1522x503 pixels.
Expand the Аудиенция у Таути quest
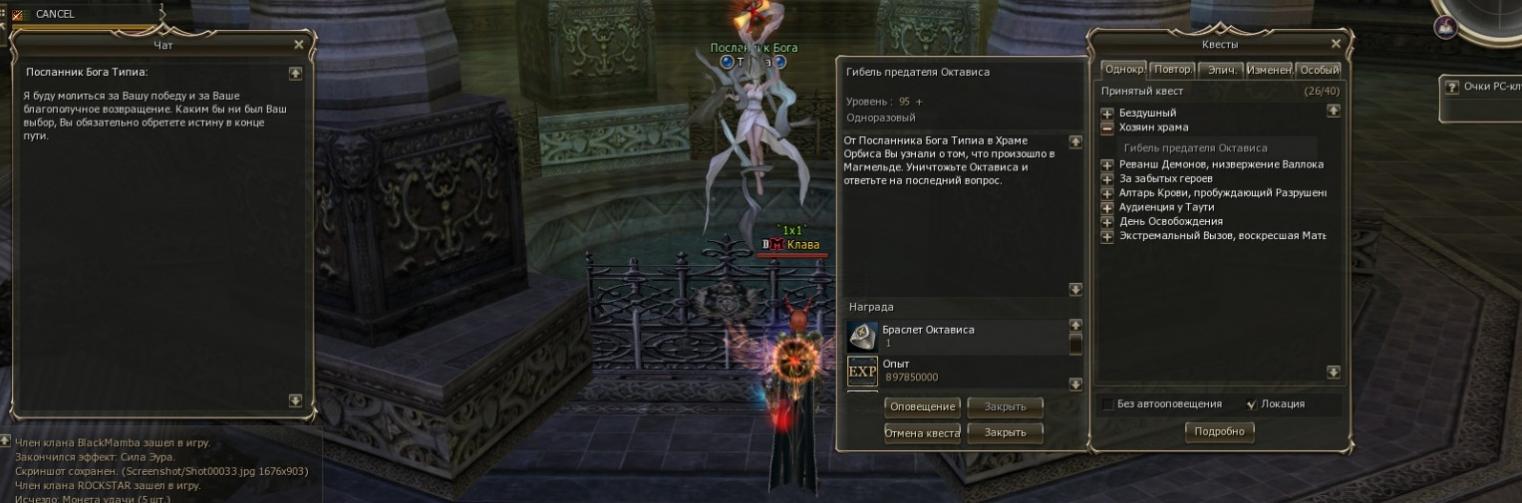1107,208
